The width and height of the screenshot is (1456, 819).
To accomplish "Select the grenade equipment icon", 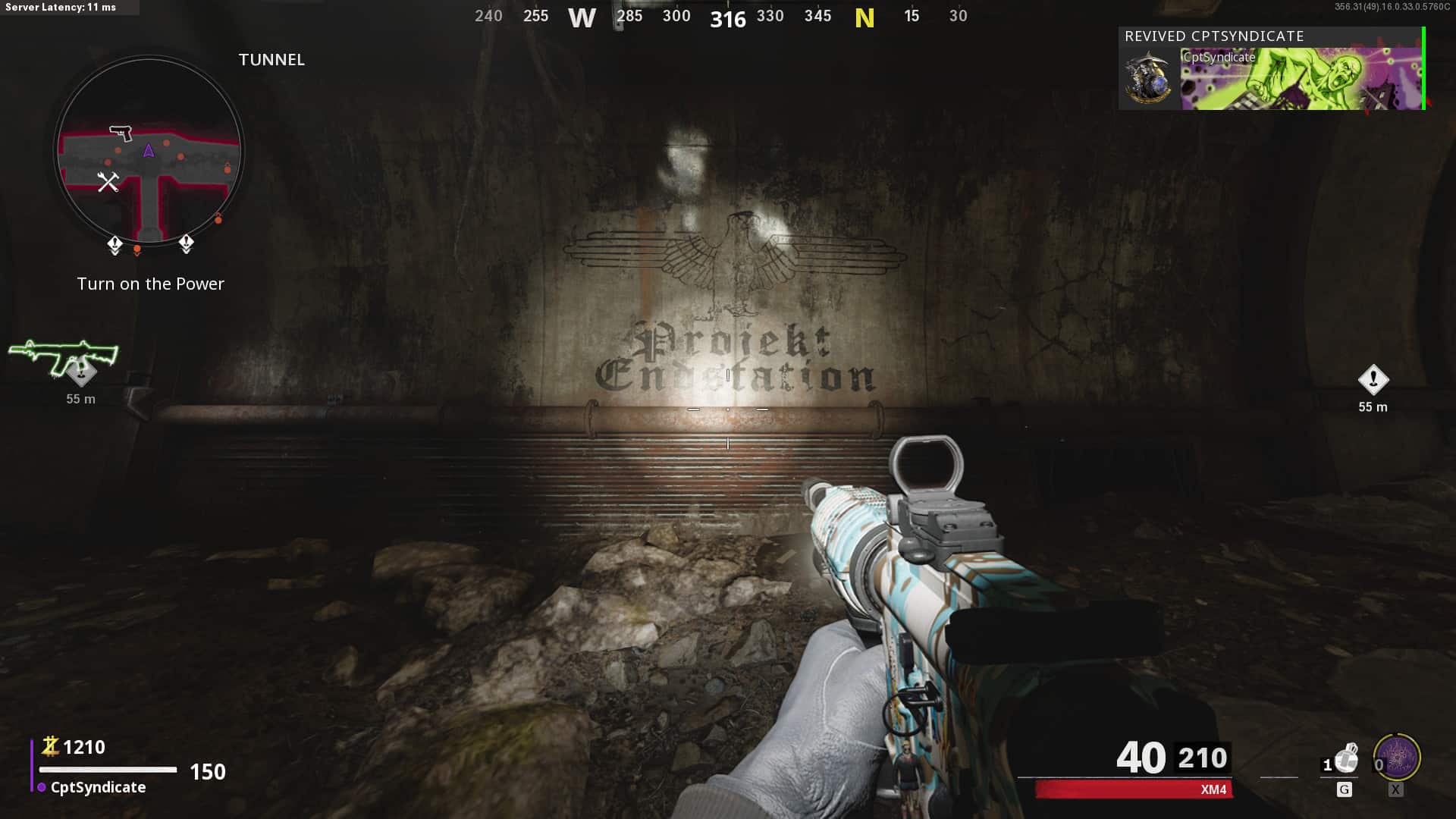I will pyautogui.click(x=1345, y=758).
